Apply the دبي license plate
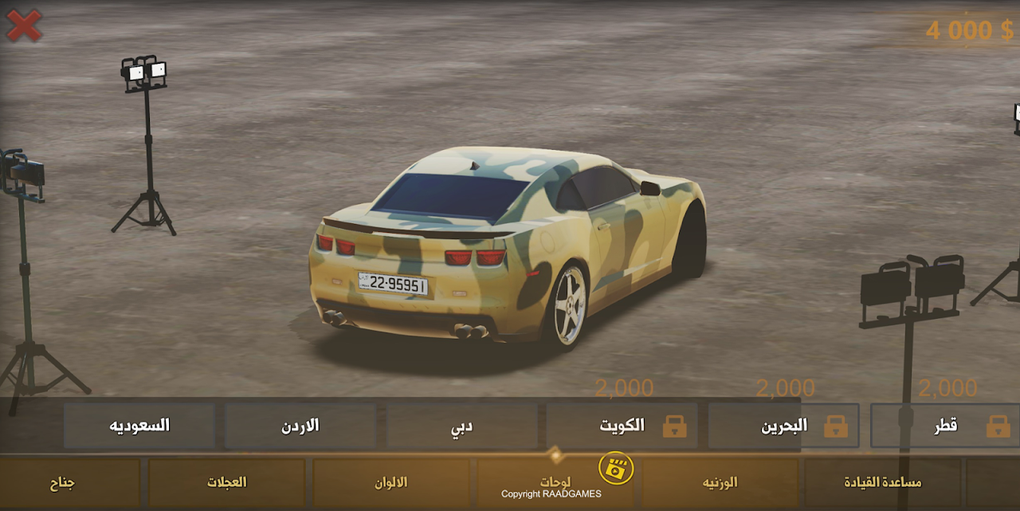 (x=461, y=426)
